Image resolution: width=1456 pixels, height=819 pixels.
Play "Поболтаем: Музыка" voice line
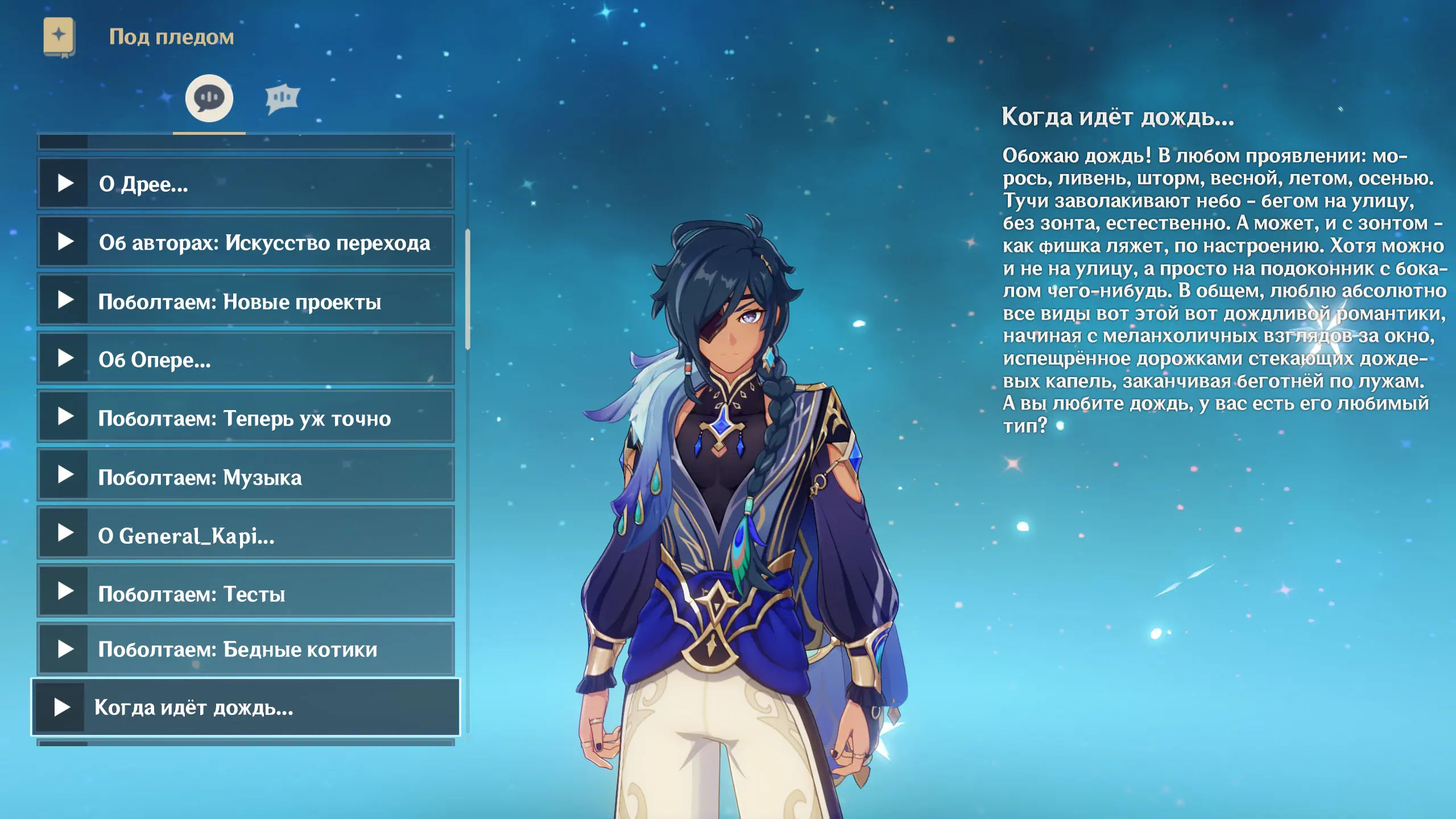[246, 476]
